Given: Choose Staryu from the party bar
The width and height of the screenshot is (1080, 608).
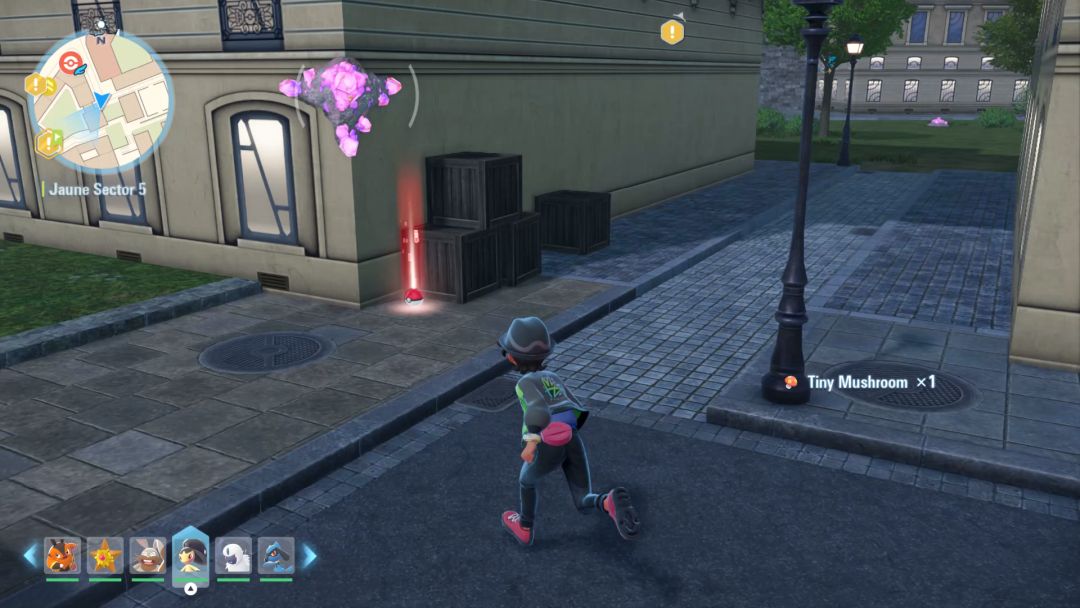Looking at the screenshot, I should tap(104, 555).
